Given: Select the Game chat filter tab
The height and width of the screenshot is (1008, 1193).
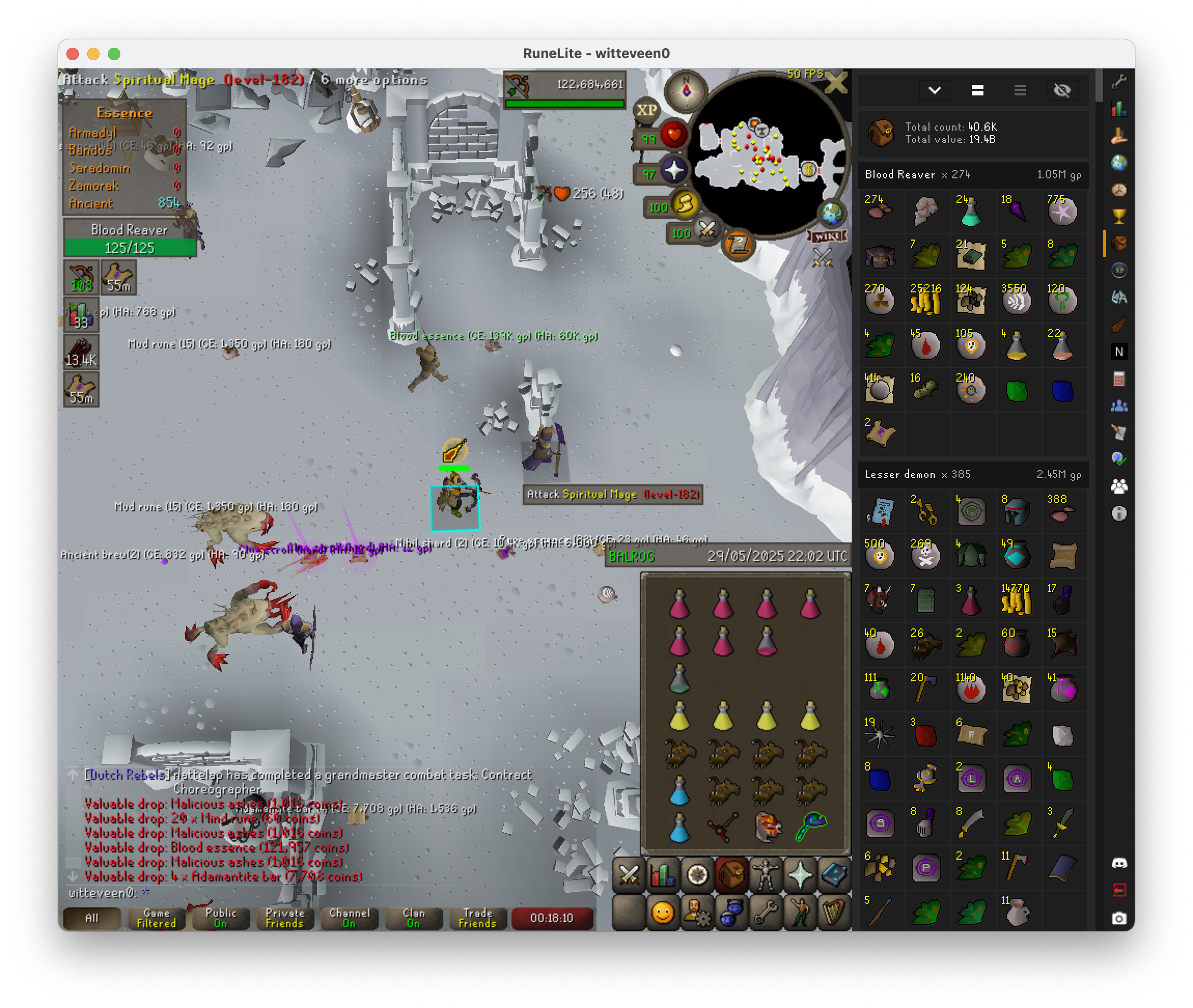Looking at the screenshot, I should (156, 918).
